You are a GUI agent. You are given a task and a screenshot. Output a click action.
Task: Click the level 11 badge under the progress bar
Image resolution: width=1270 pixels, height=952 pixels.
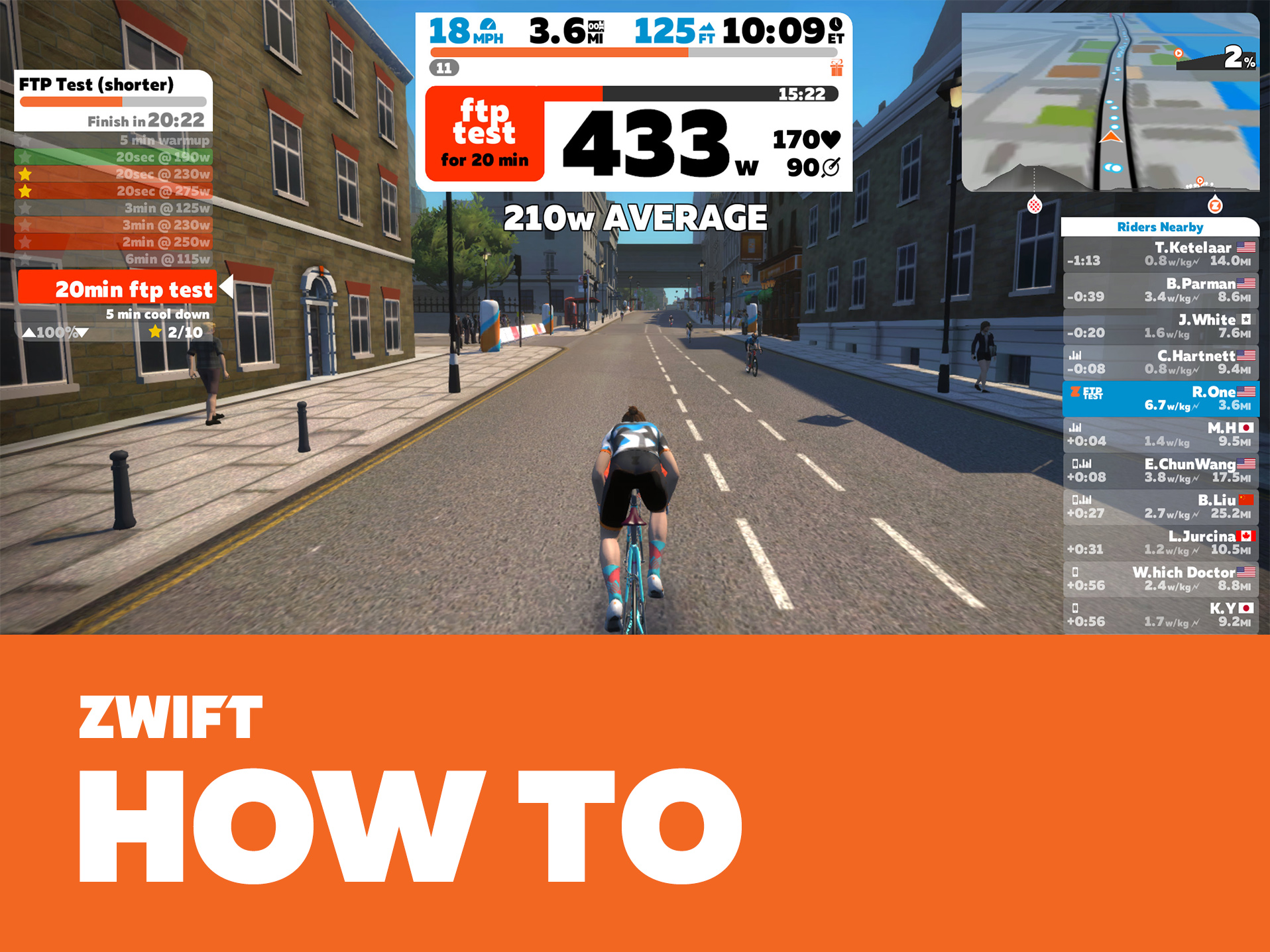point(445,68)
